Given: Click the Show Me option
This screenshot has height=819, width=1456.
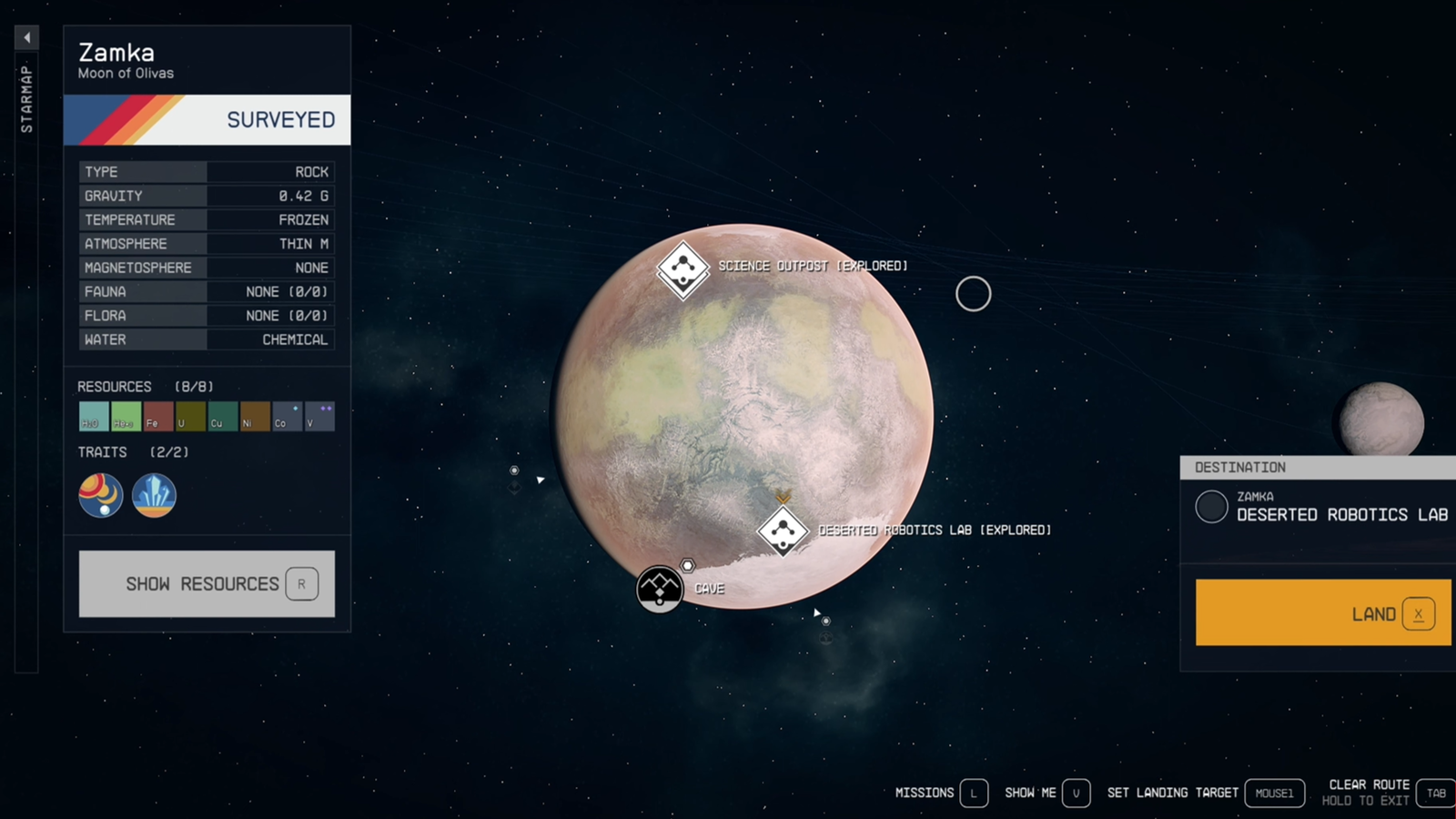Looking at the screenshot, I should 1046,793.
